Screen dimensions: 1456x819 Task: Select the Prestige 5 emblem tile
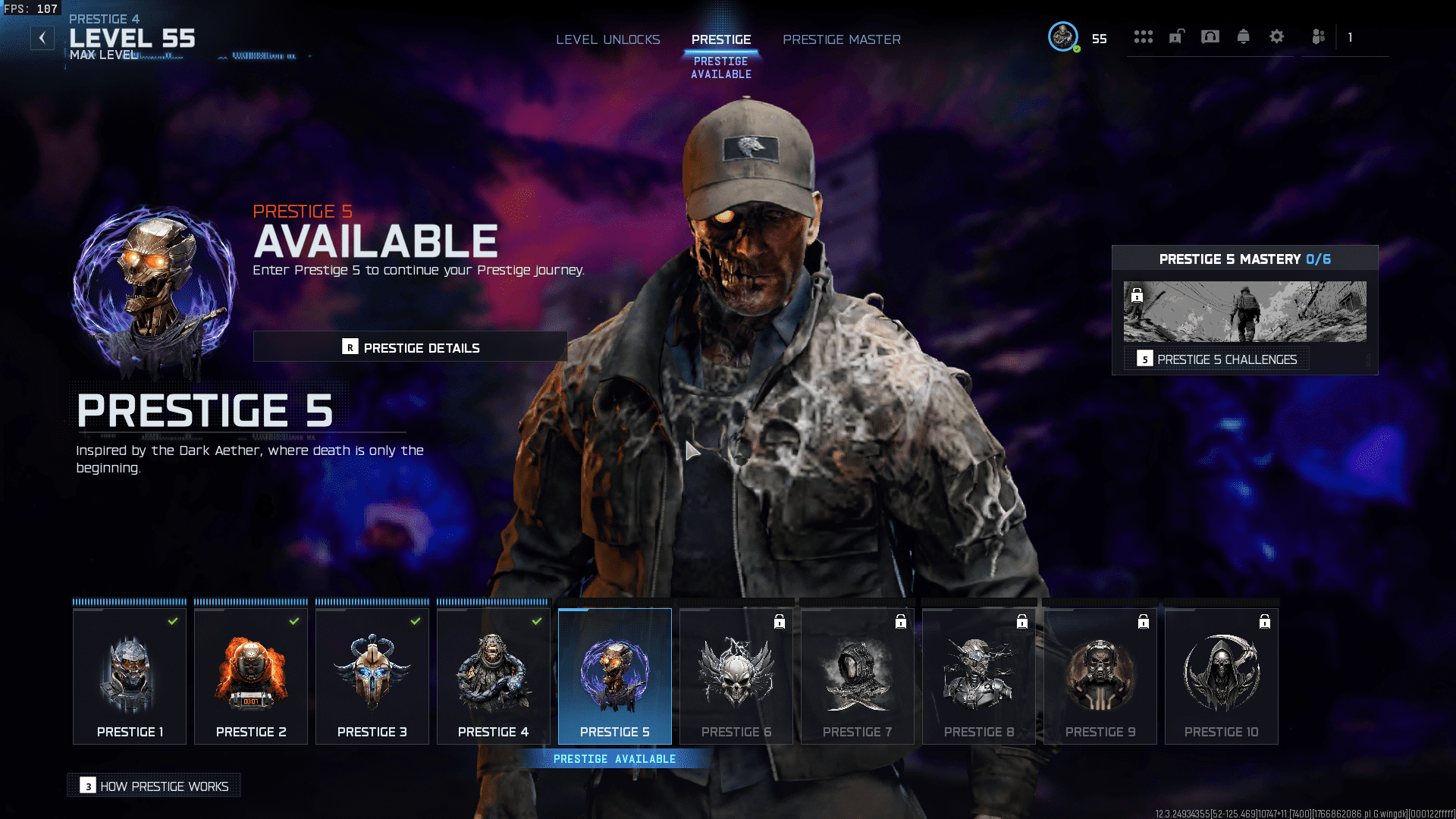click(x=614, y=675)
